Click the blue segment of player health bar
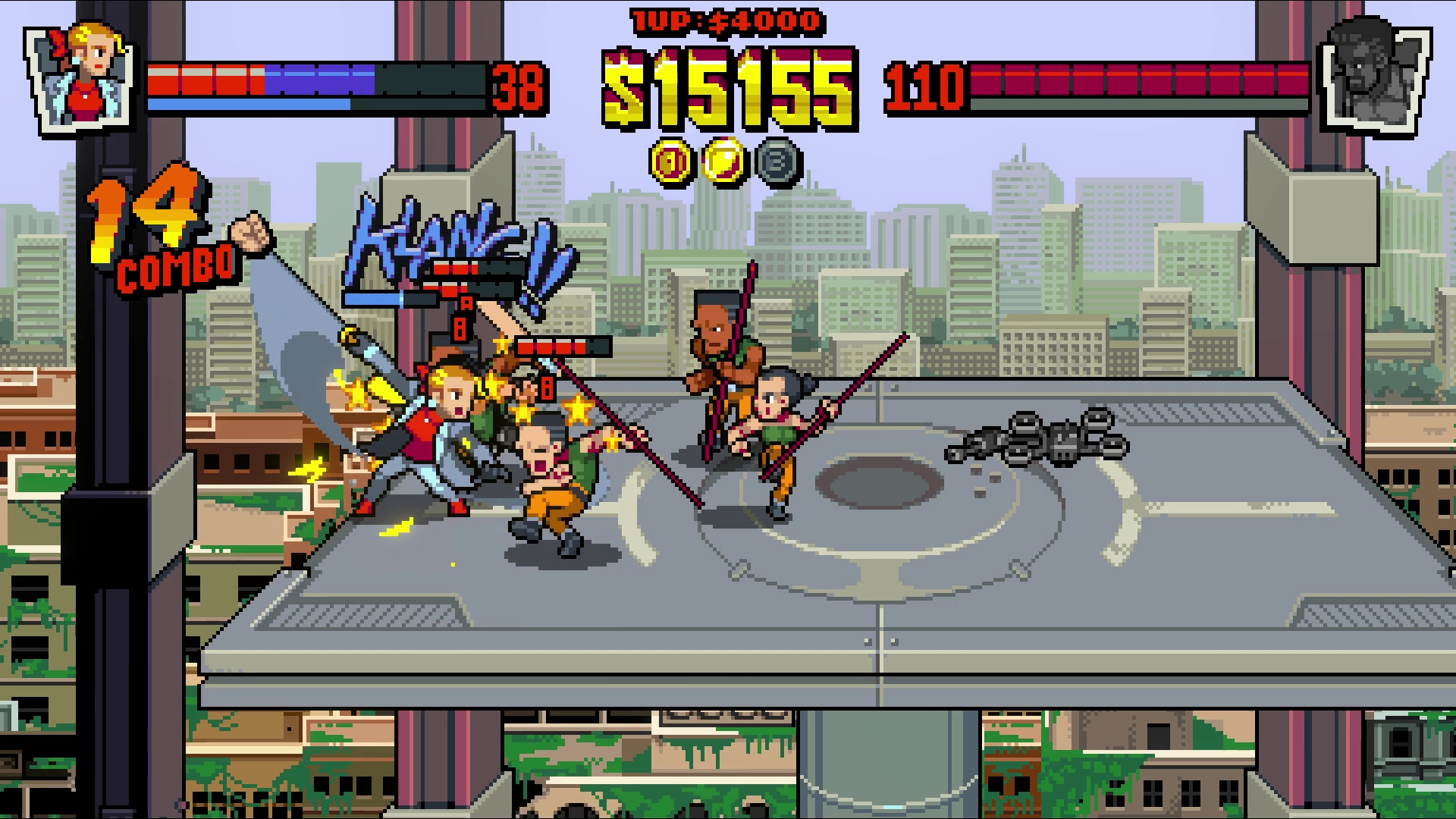Image resolution: width=1456 pixels, height=819 pixels. [x=318, y=80]
